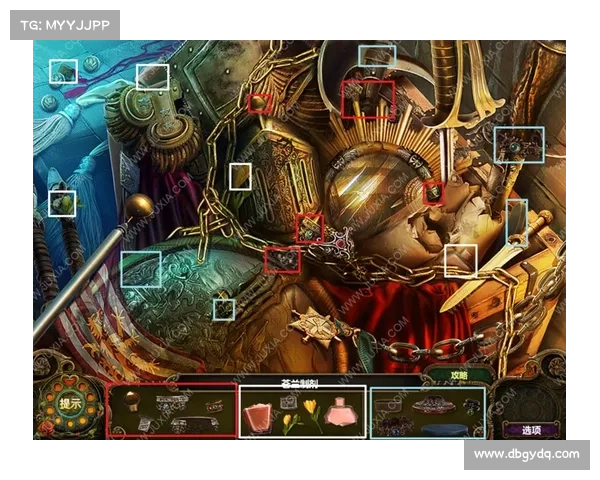Open the 攻略 strategy guide

click(x=459, y=374)
